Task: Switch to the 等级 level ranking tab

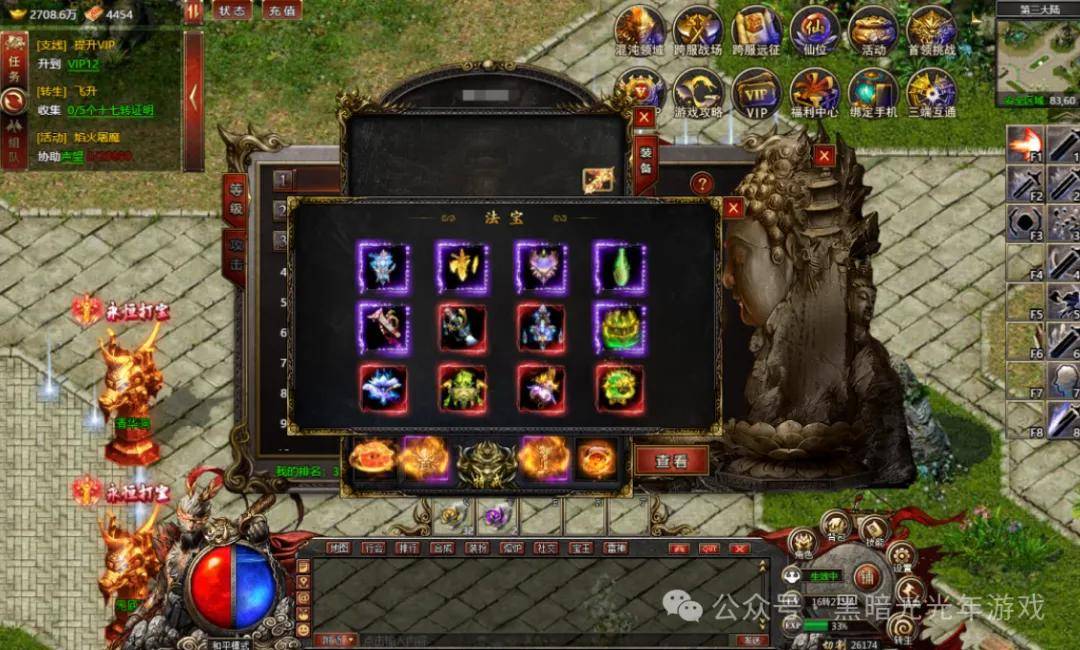Action: tap(235, 199)
